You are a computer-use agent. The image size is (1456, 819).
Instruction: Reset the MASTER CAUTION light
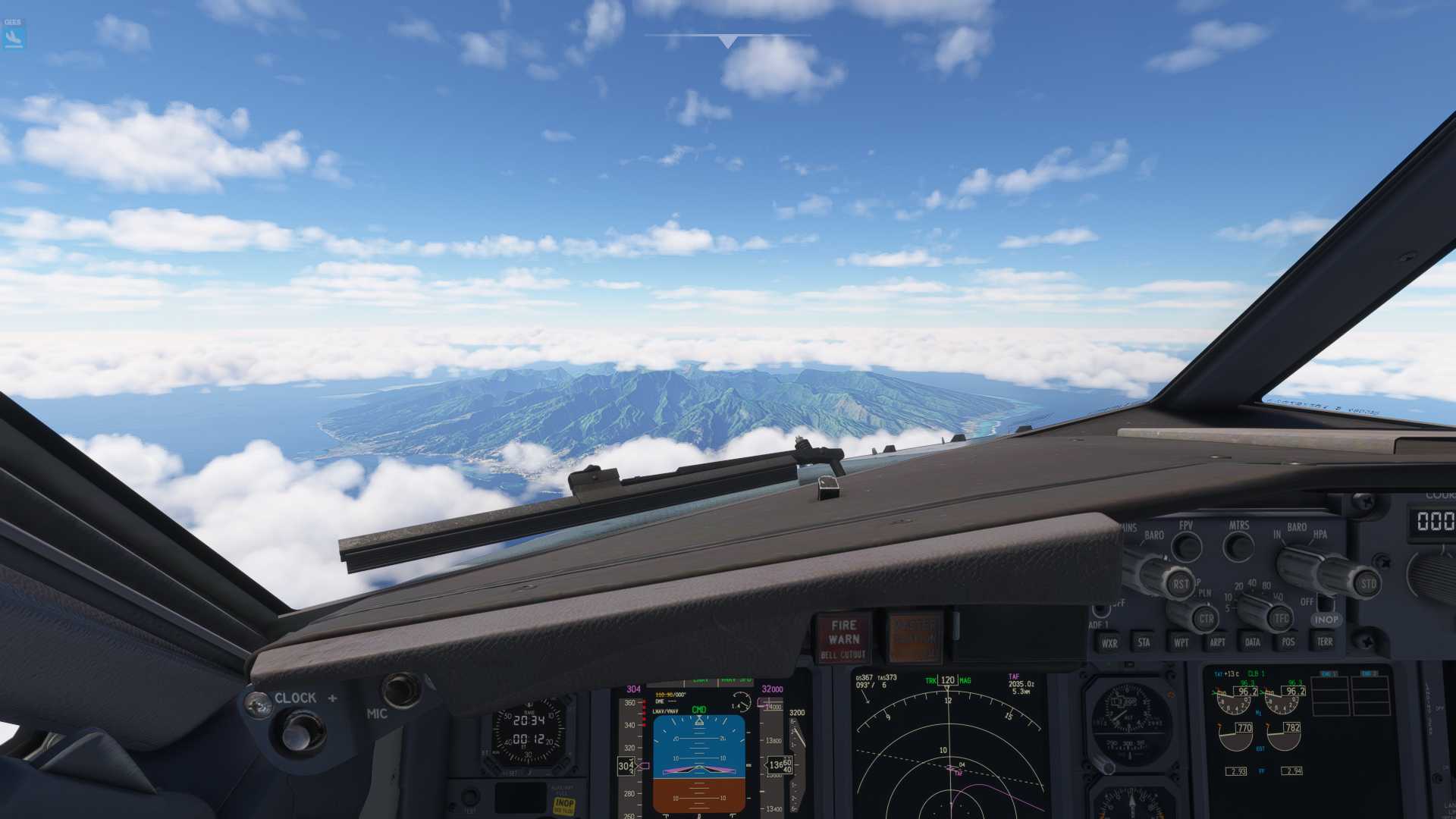coord(915,639)
